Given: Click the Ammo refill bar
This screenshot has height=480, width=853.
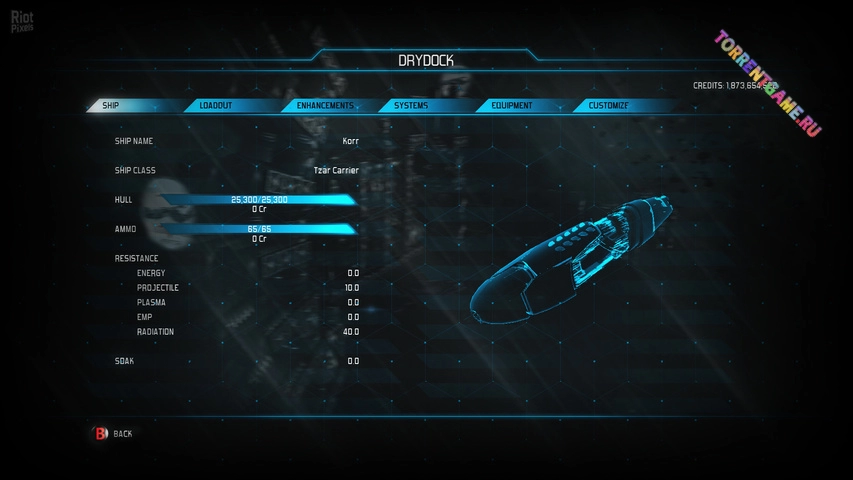Looking at the screenshot, I should [x=259, y=229].
